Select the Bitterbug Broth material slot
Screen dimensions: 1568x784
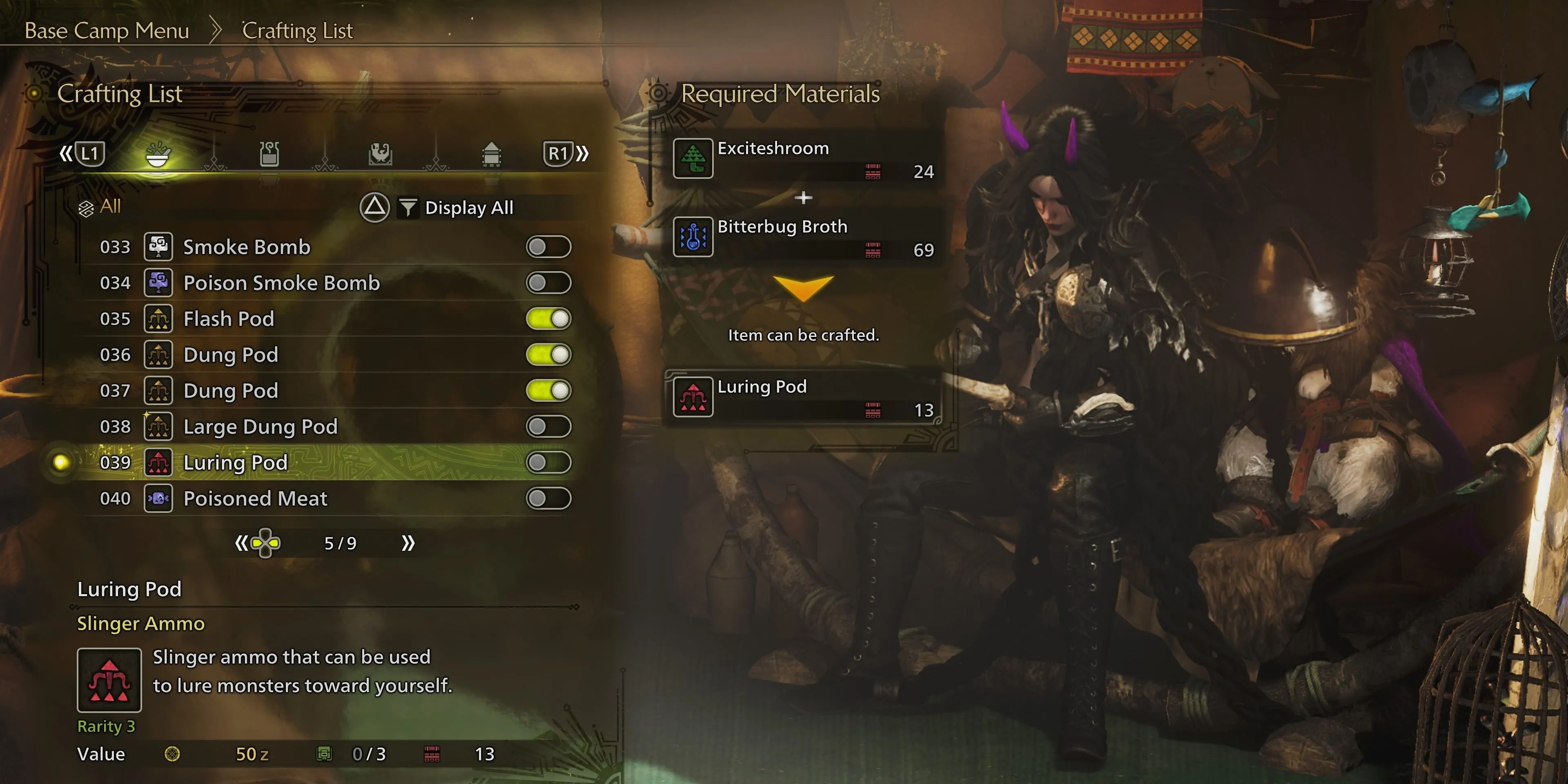804,237
